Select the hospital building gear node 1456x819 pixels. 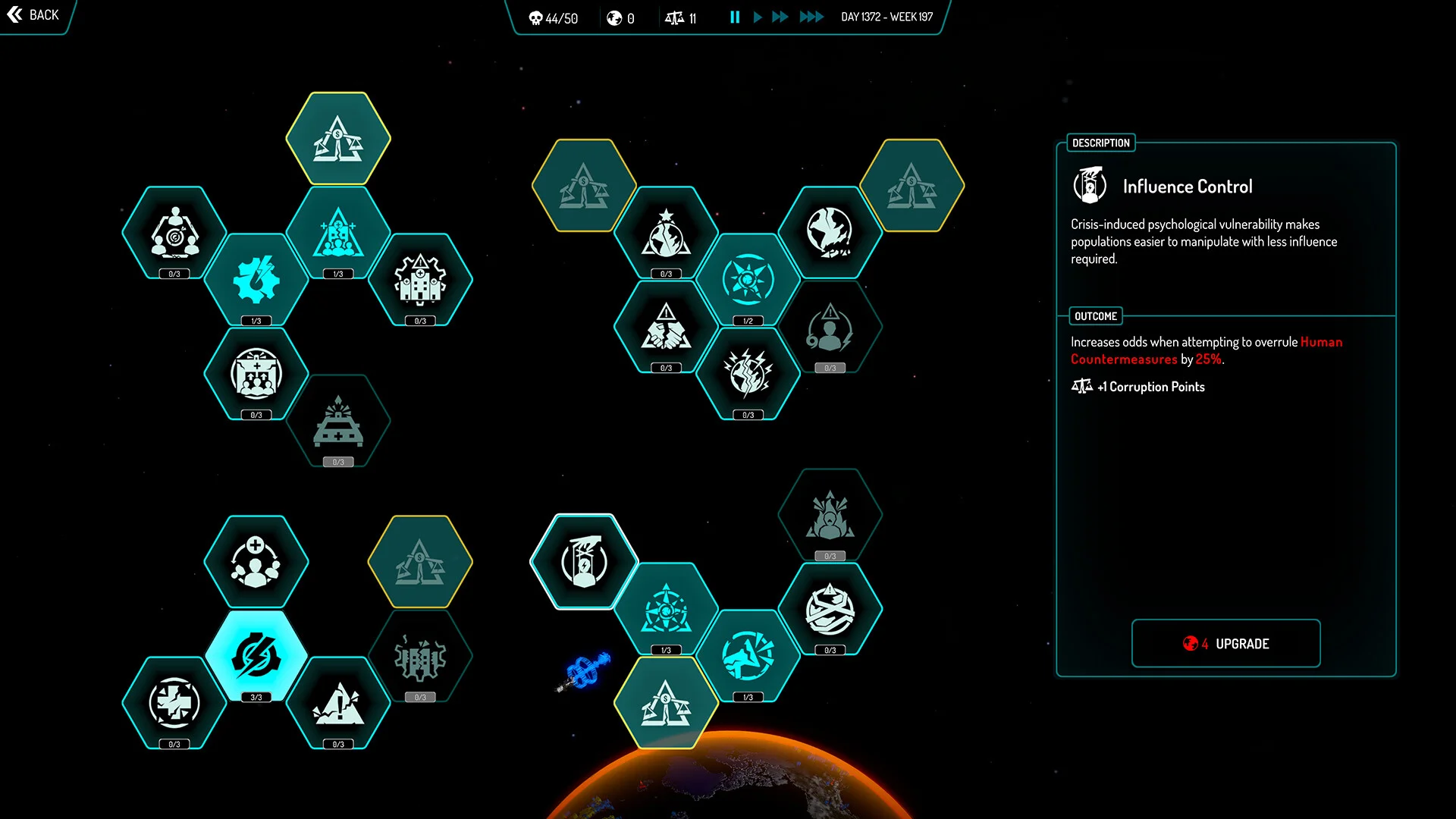(x=420, y=279)
